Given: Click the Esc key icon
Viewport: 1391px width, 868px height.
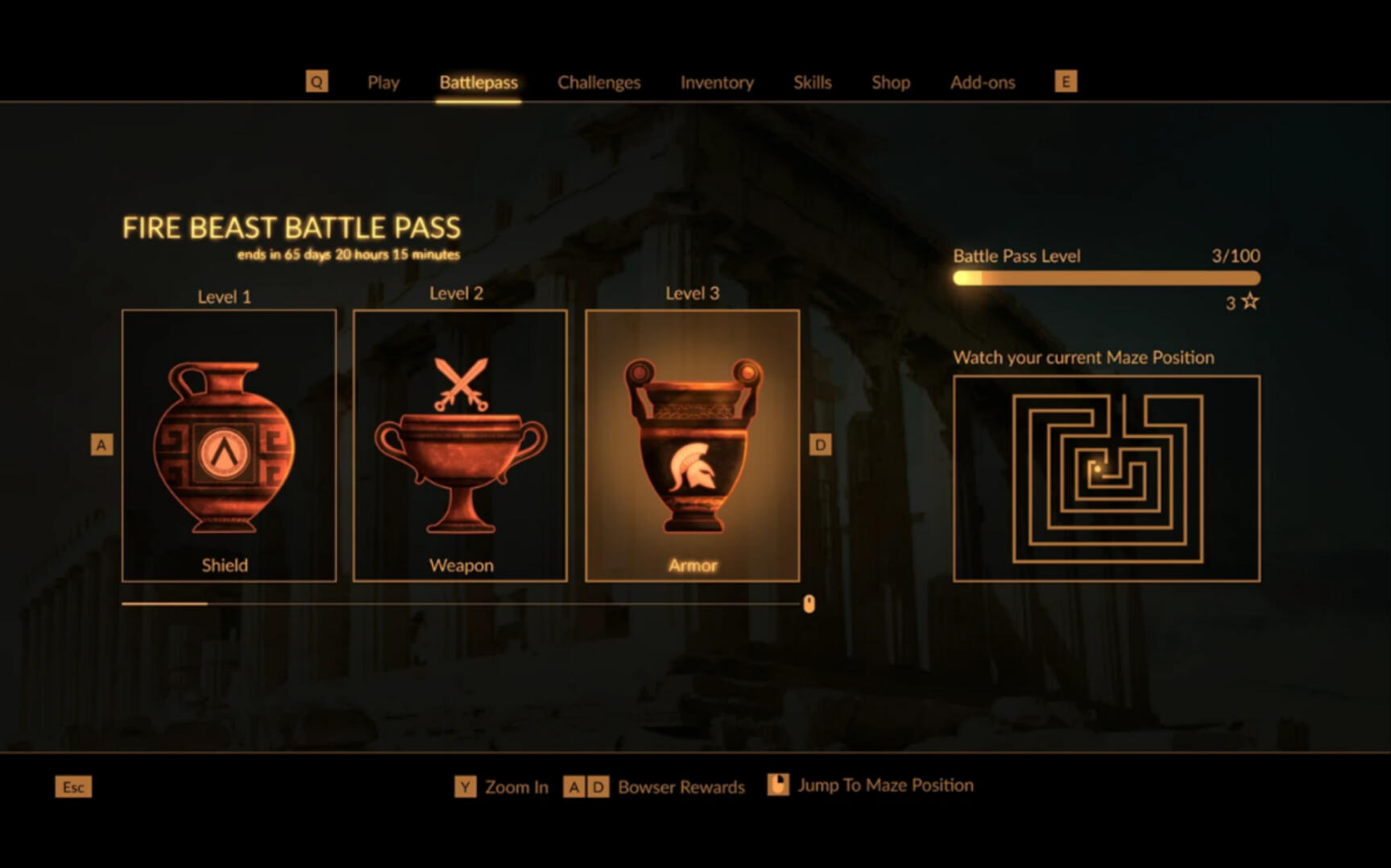Looking at the screenshot, I should tap(73, 787).
